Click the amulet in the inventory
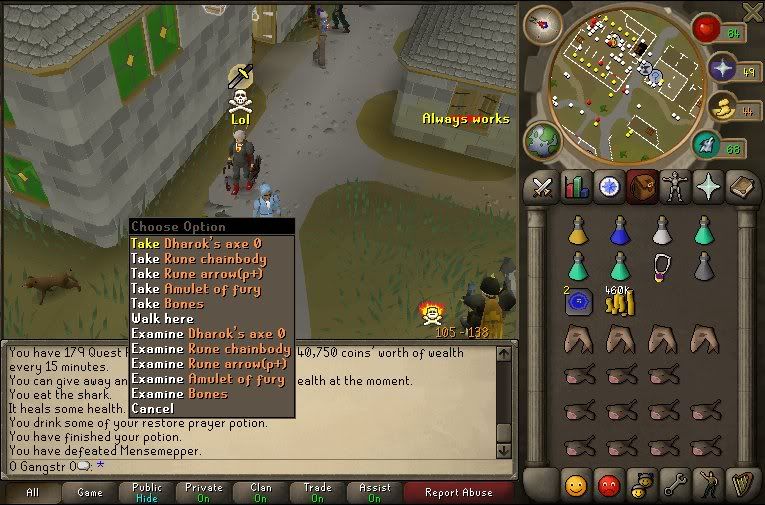This screenshot has height=505, width=765. (661, 265)
